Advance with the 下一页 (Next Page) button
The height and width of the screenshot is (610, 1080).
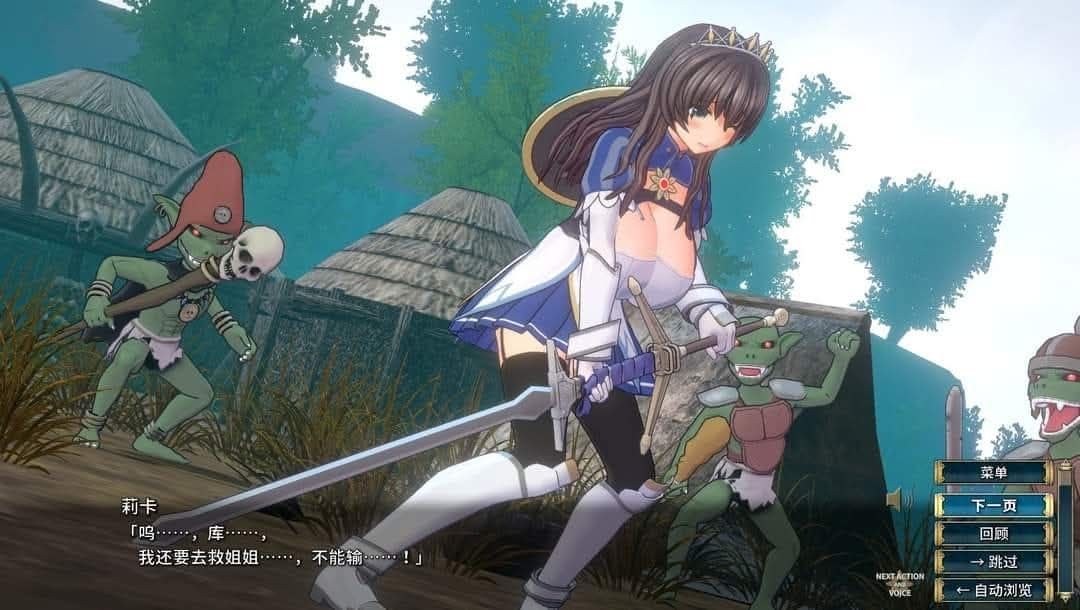(x=993, y=505)
